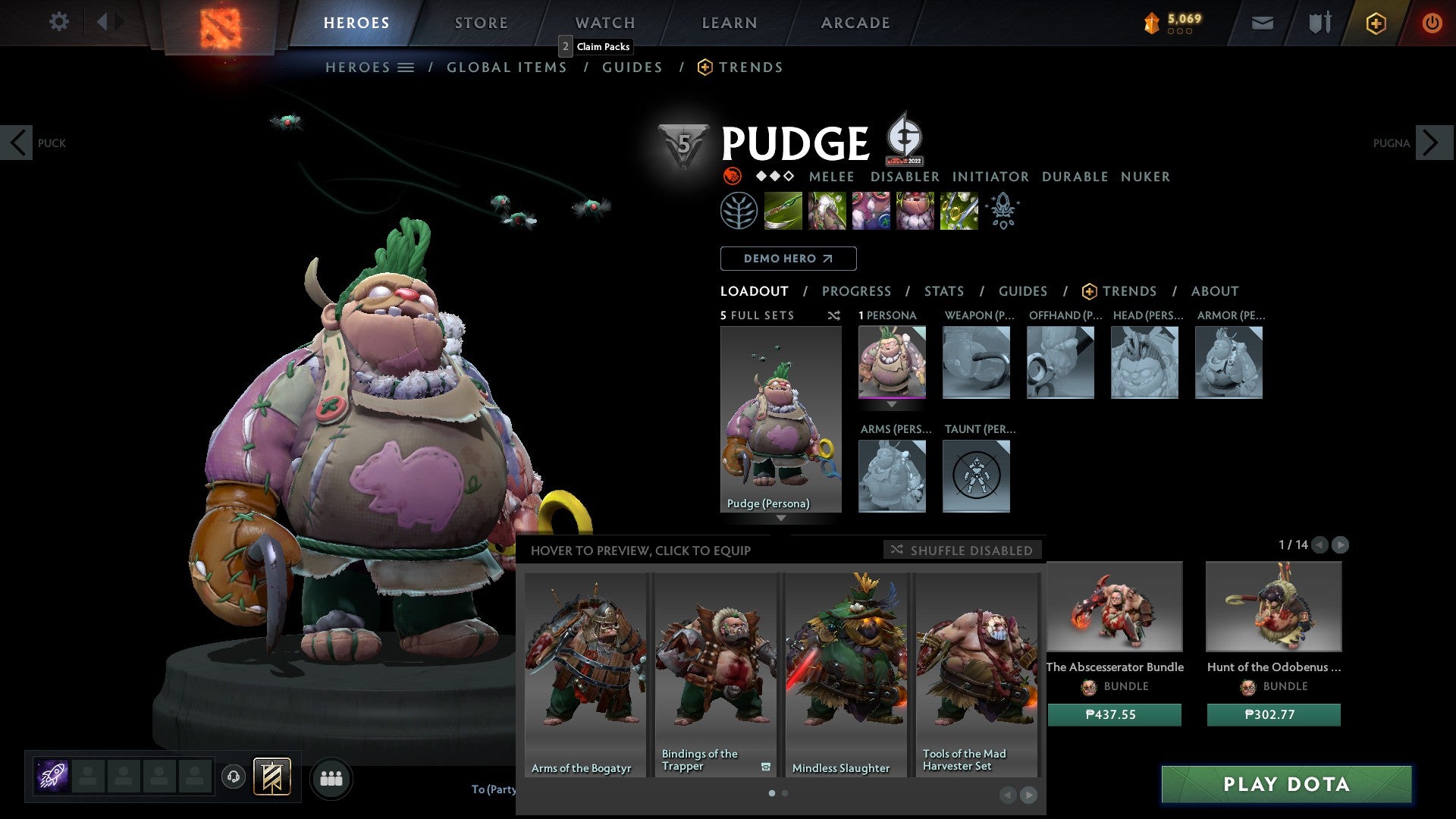Switch to the STATS tab

pos(943,291)
